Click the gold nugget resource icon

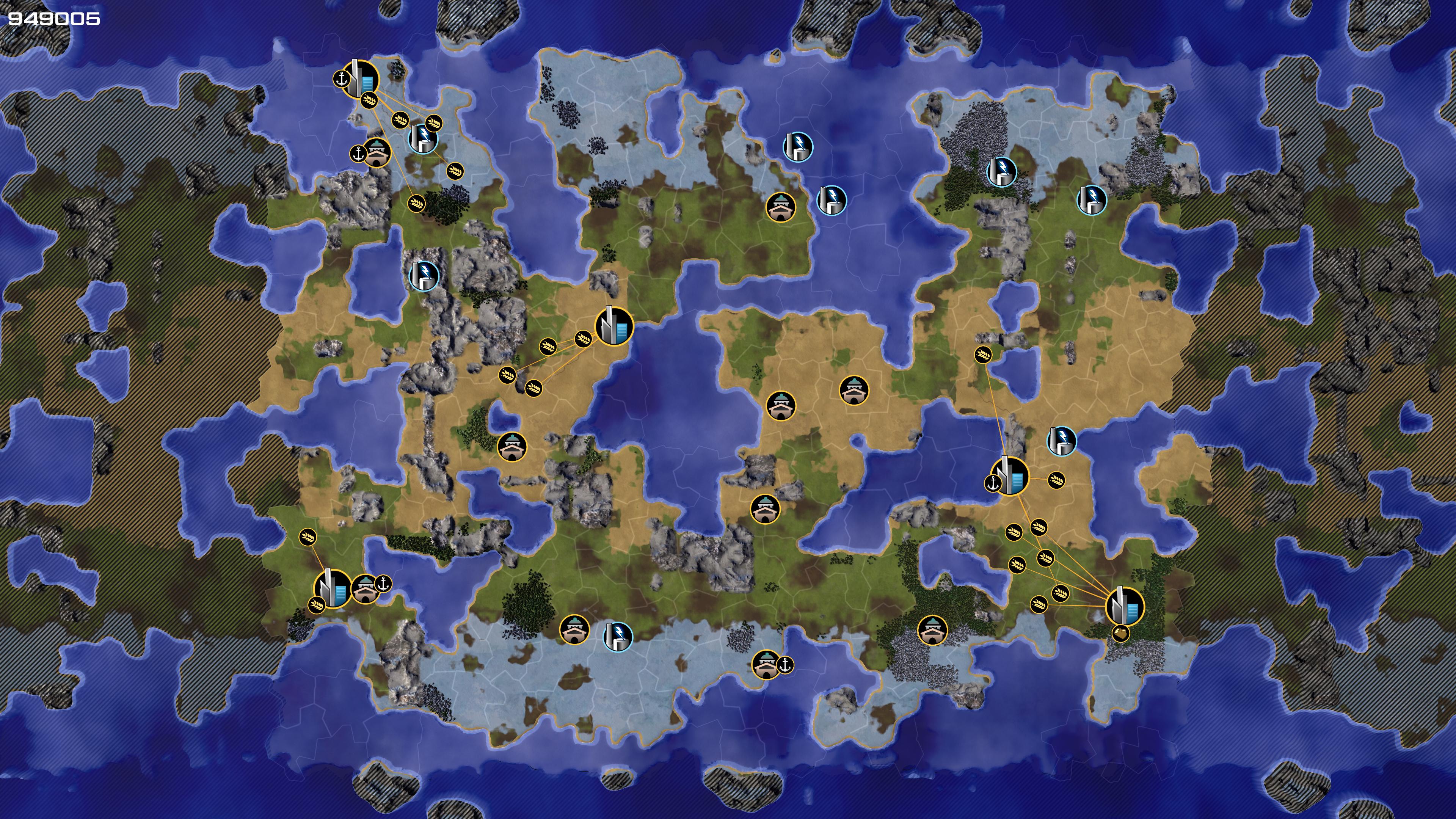pyautogui.click(x=1120, y=633)
